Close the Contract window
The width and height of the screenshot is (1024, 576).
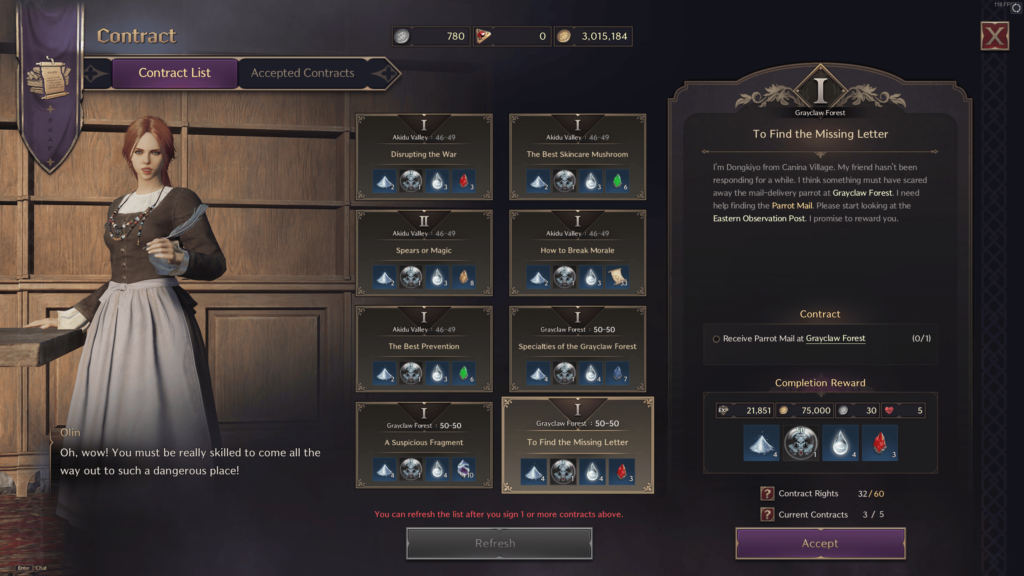pyautogui.click(x=994, y=37)
